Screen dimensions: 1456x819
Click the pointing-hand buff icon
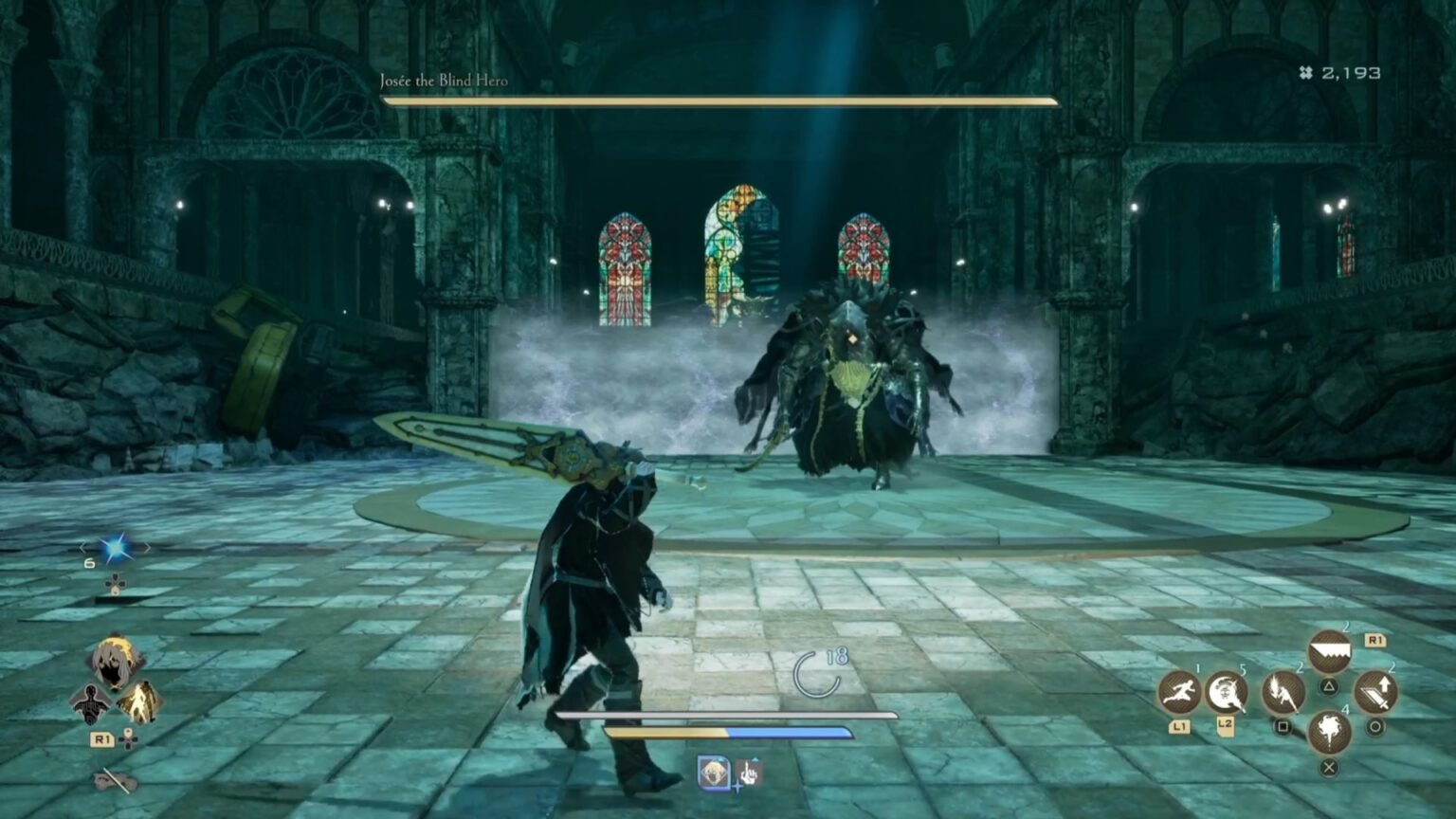click(749, 772)
